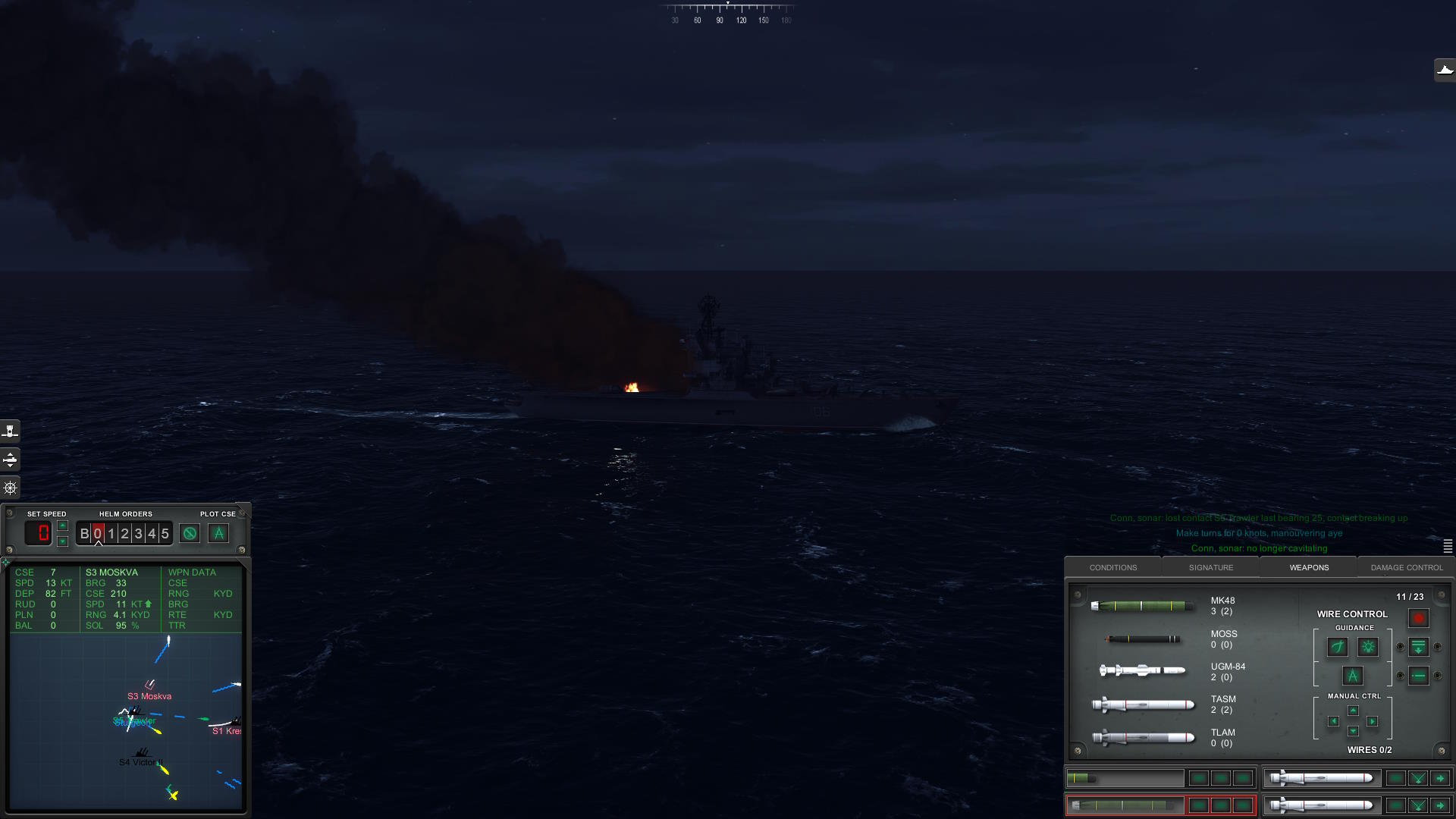
Task: Activate the wire-cutter guidance button
Action: [1338, 647]
